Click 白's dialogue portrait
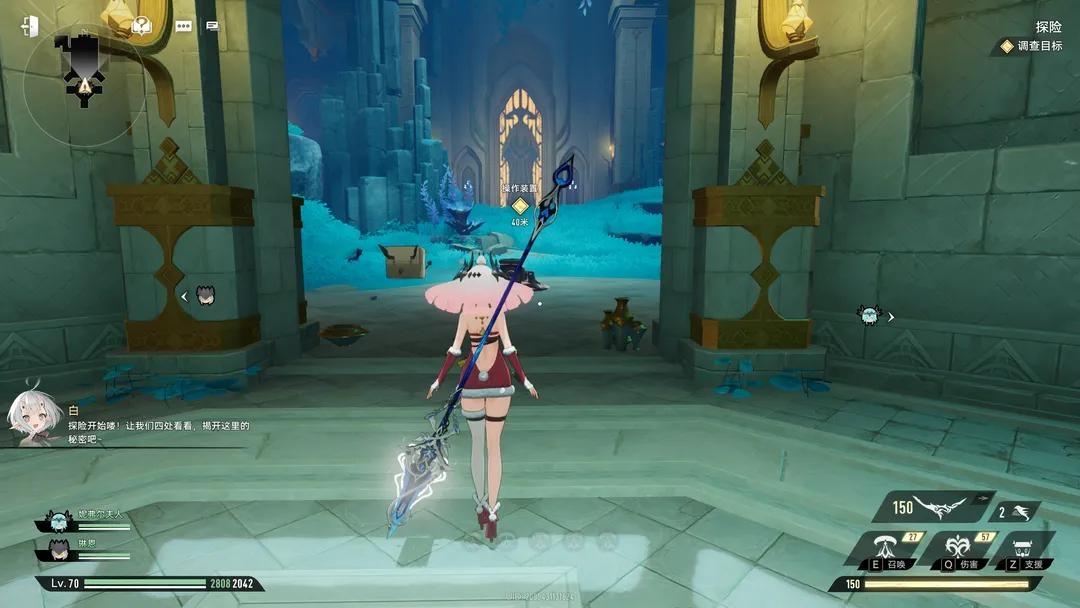 tap(30, 414)
